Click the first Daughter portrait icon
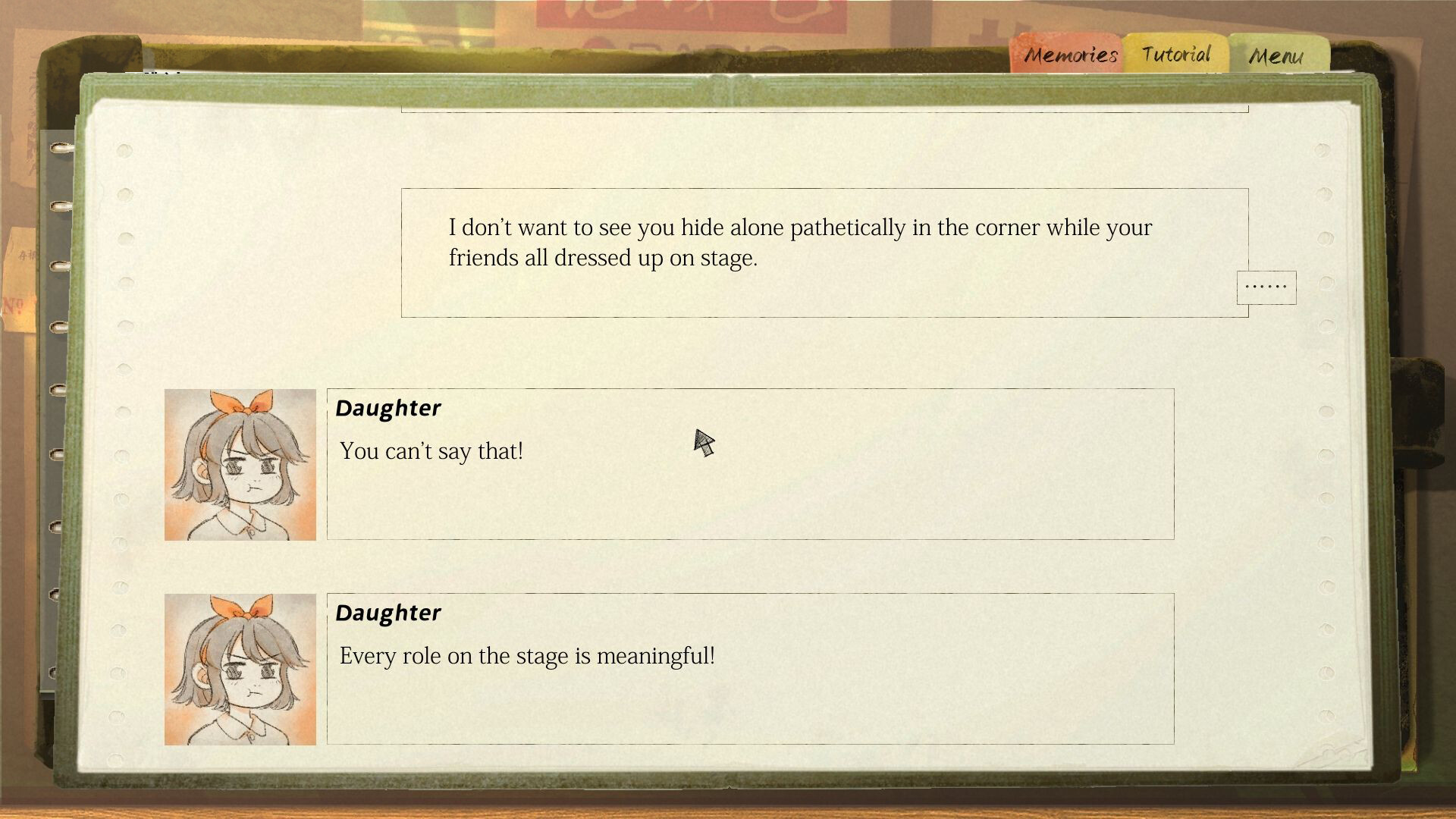Image resolution: width=1456 pixels, height=819 pixels. (240, 465)
